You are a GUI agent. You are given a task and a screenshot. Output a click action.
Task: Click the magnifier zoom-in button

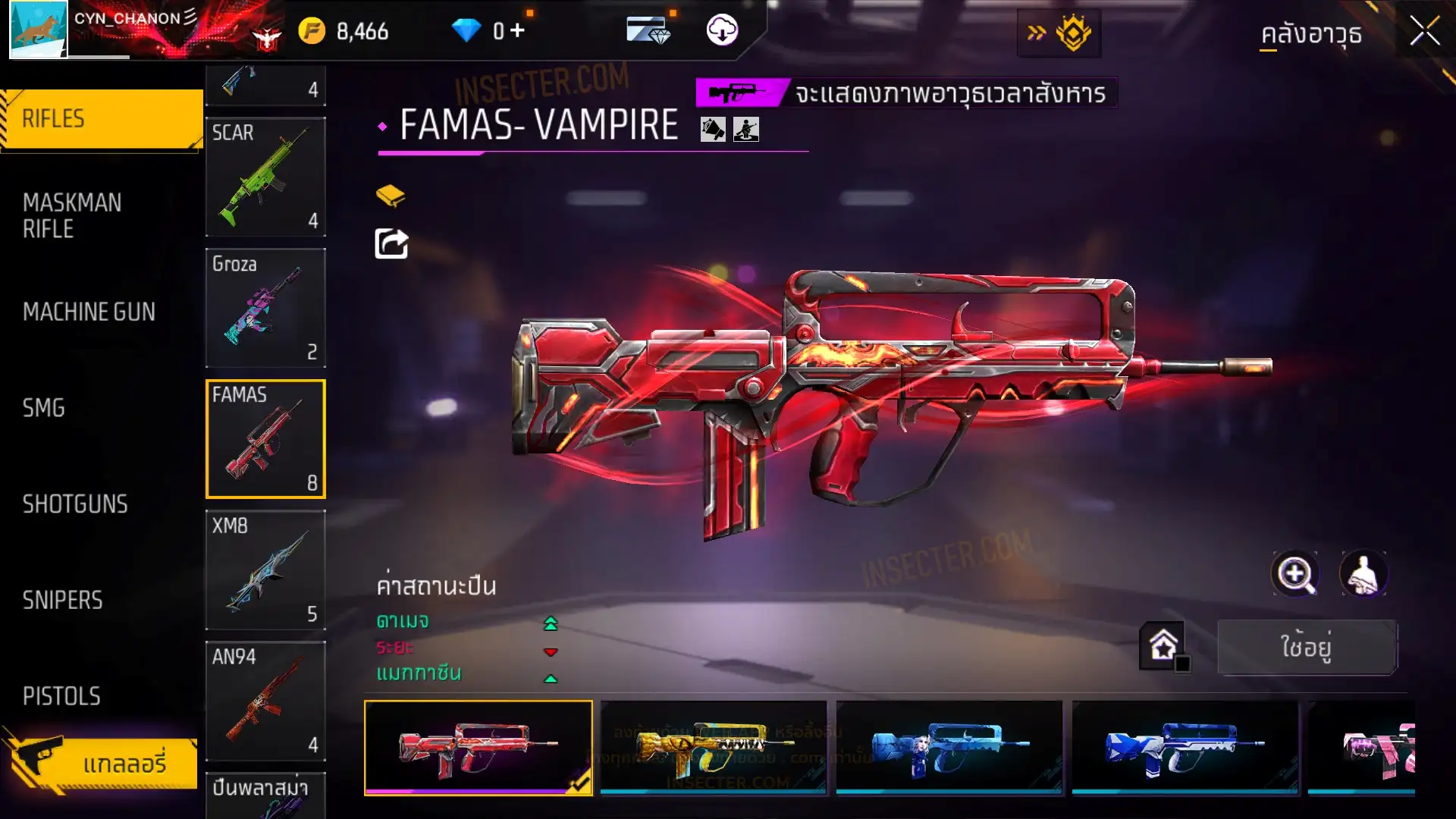tap(1294, 574)
